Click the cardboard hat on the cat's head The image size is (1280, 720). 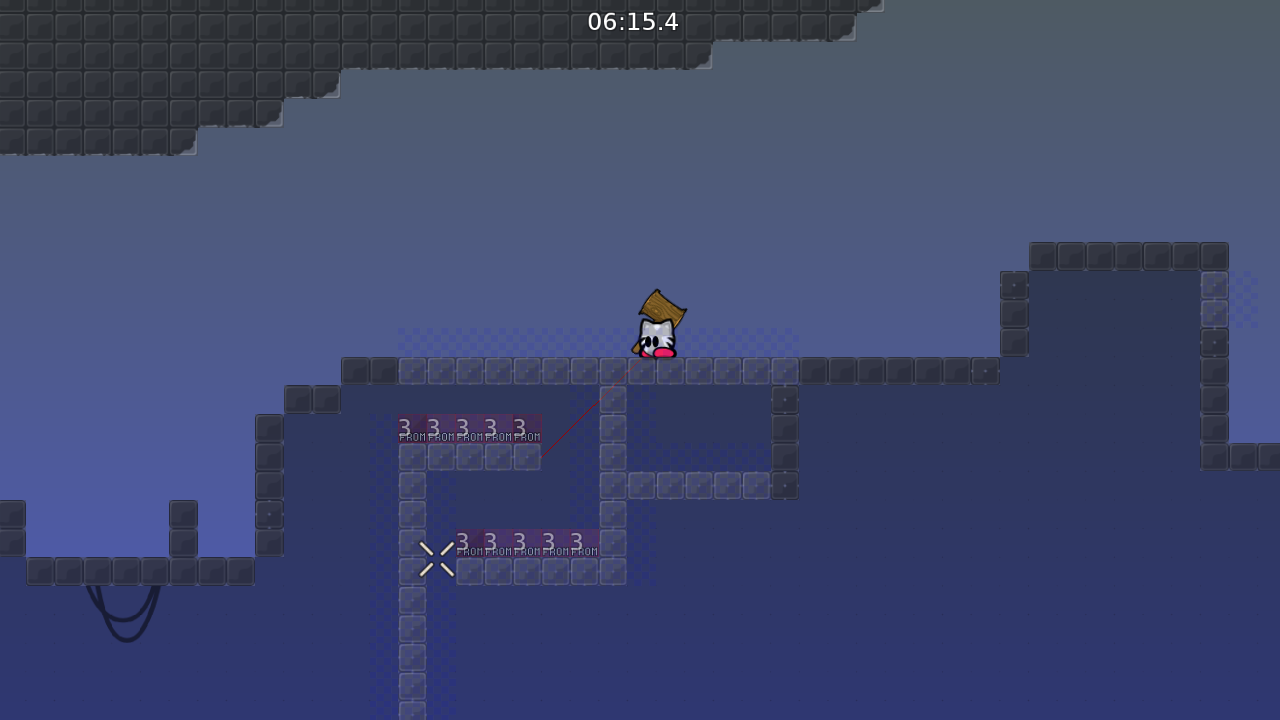click(663, 305)
